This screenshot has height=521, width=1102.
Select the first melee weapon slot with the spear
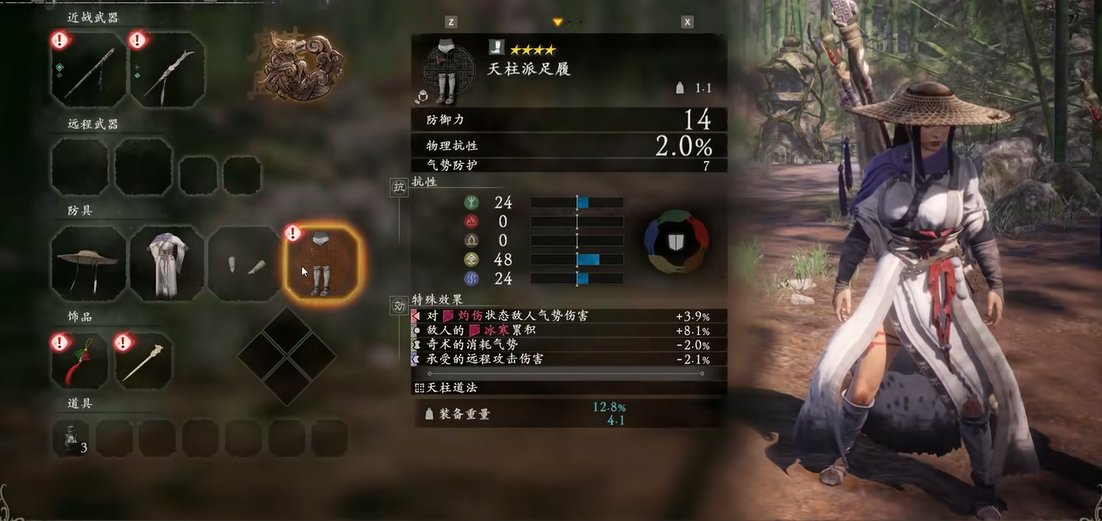(89, 71)
